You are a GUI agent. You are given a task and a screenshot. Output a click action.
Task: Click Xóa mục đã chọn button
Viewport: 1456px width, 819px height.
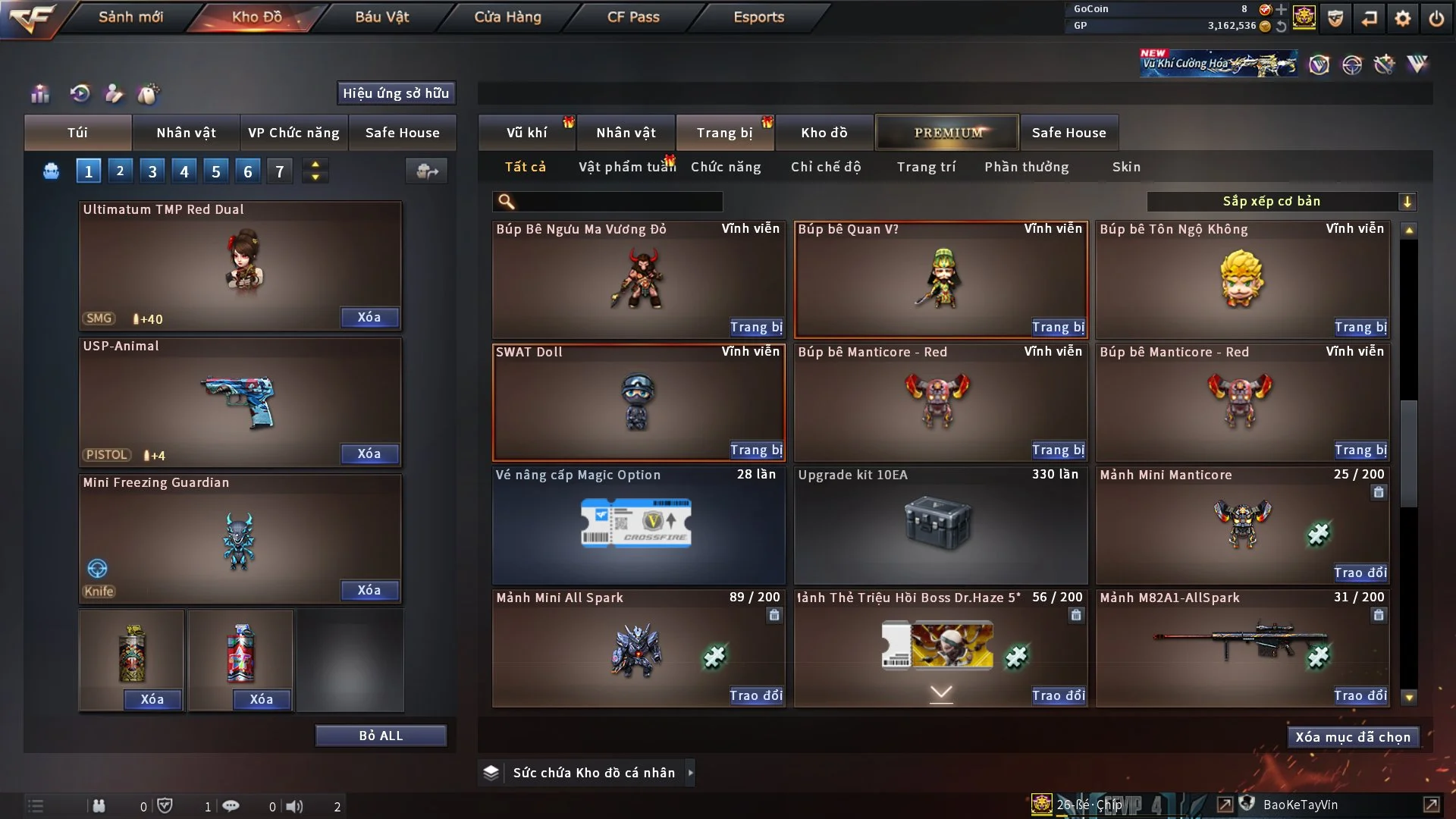[x=1353, y=737]
